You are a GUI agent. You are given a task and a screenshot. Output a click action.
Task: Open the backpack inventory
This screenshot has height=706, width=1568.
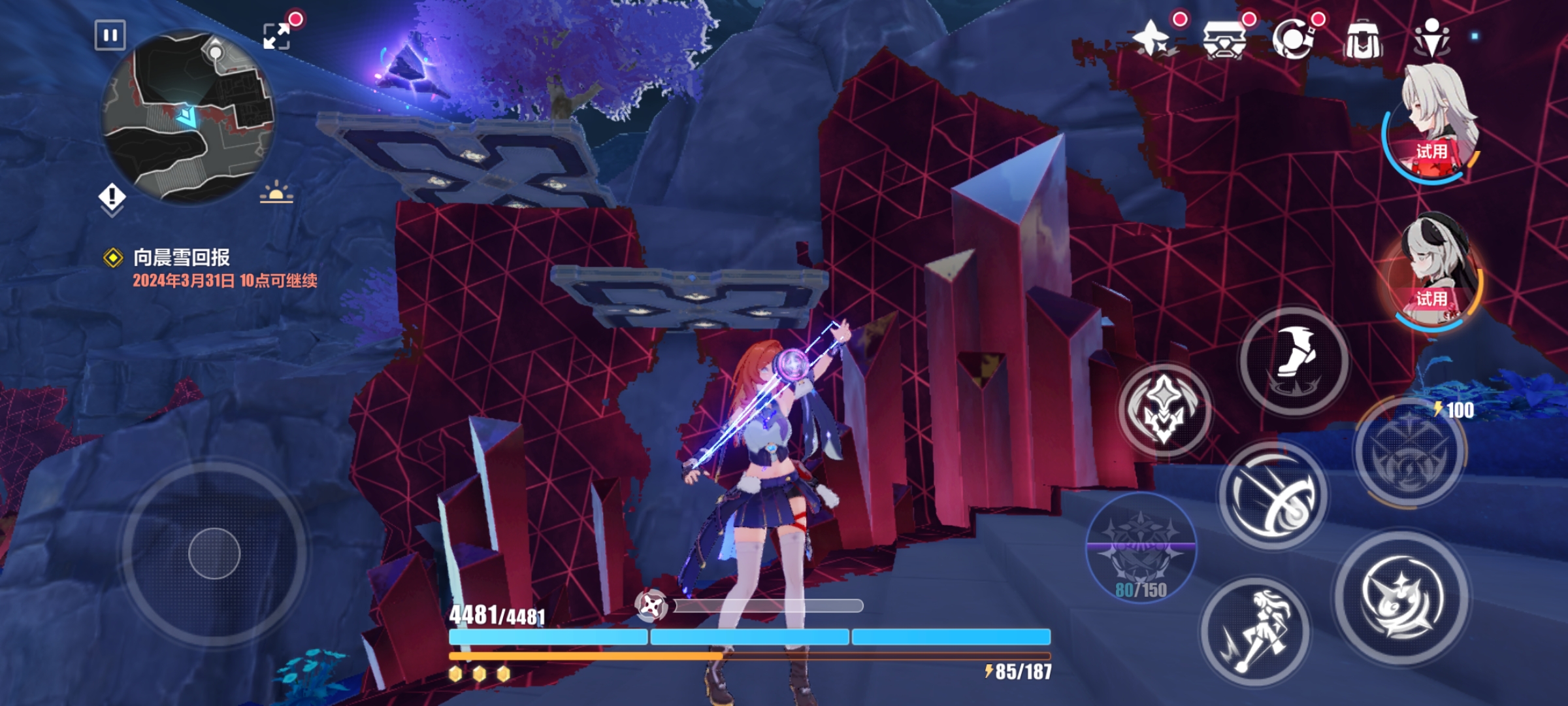coord(1362,41)
